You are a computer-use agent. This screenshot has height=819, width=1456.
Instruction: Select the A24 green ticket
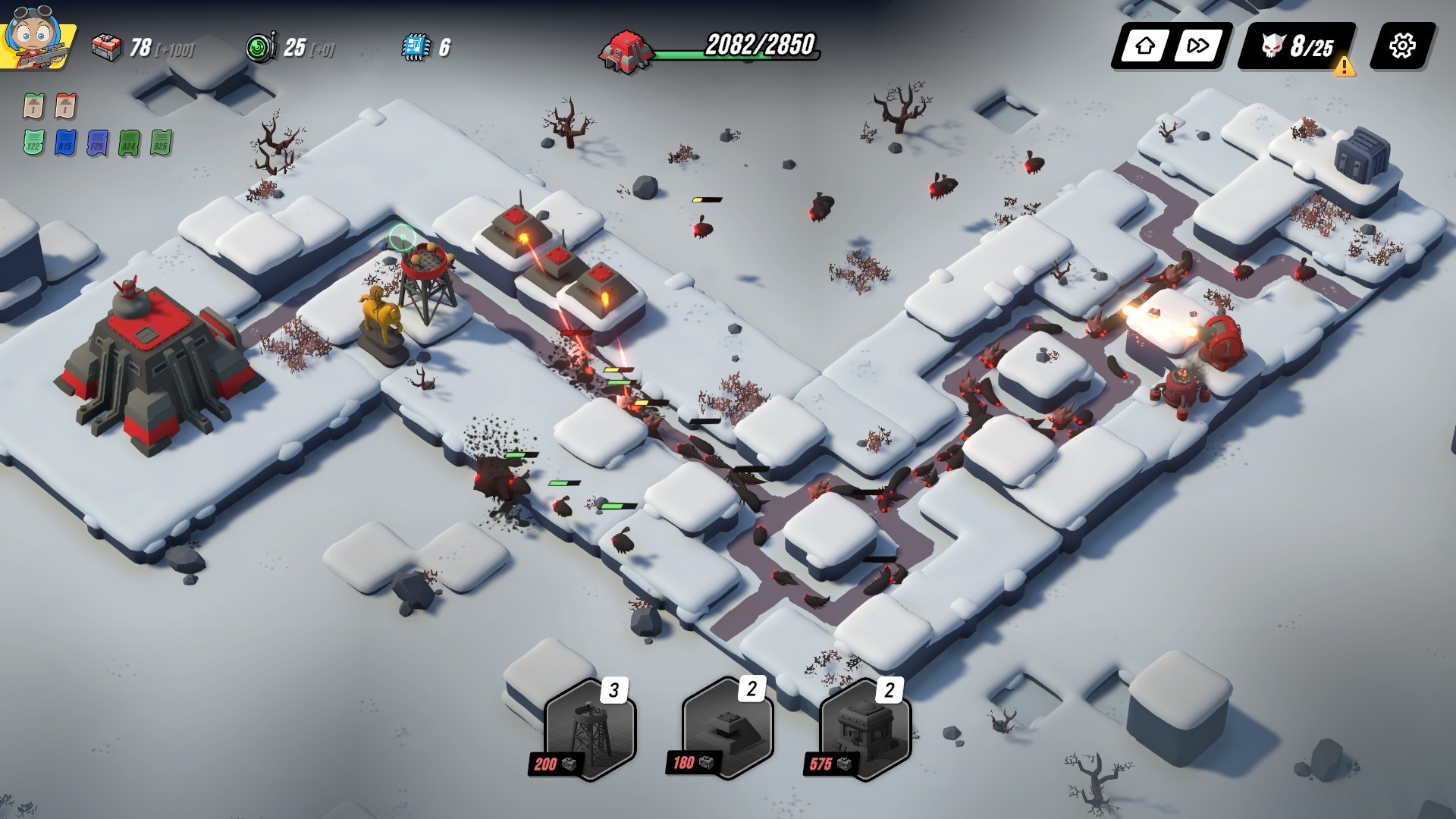click(130, 143)
